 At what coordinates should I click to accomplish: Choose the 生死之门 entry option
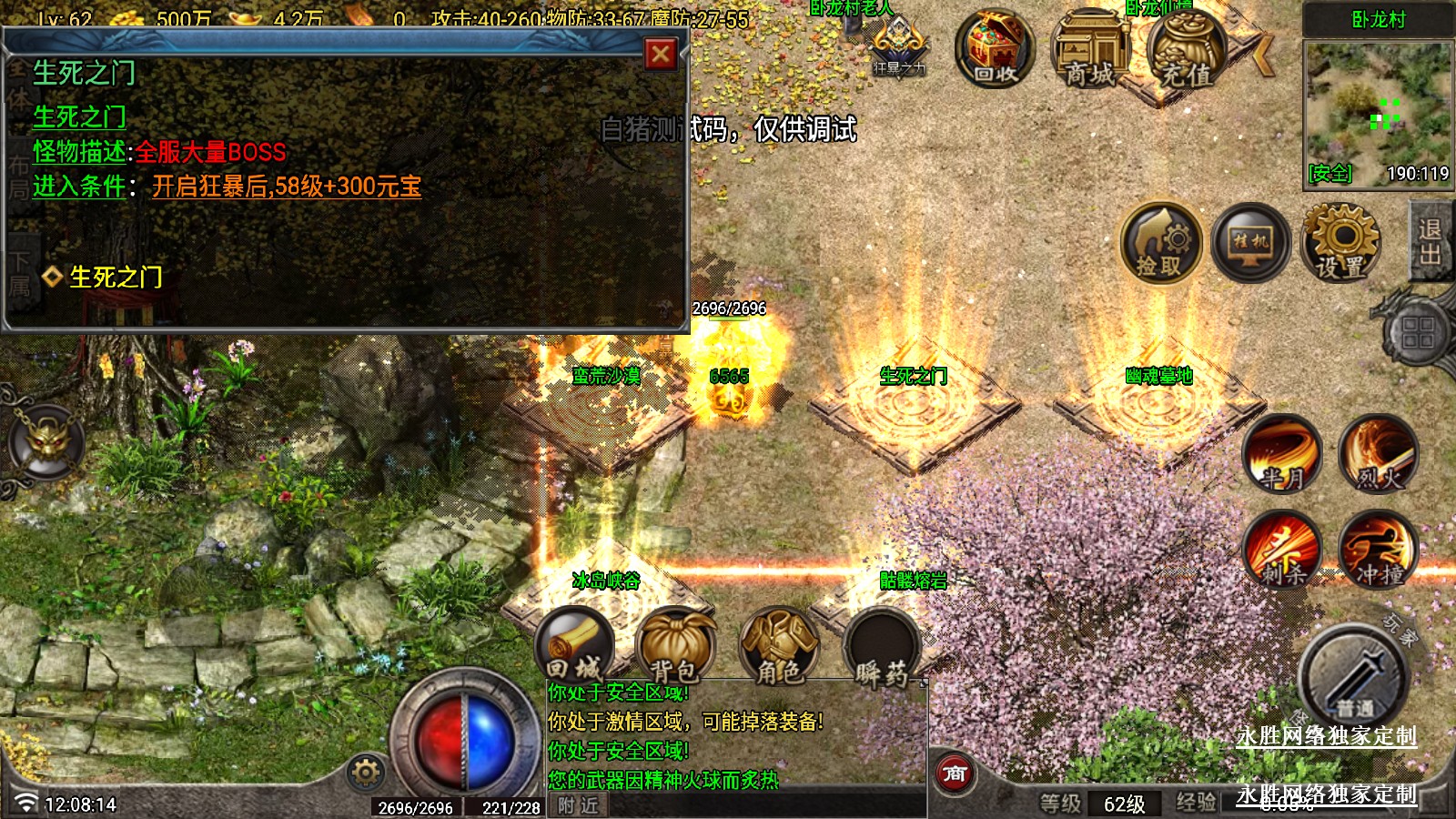(116, 277)
